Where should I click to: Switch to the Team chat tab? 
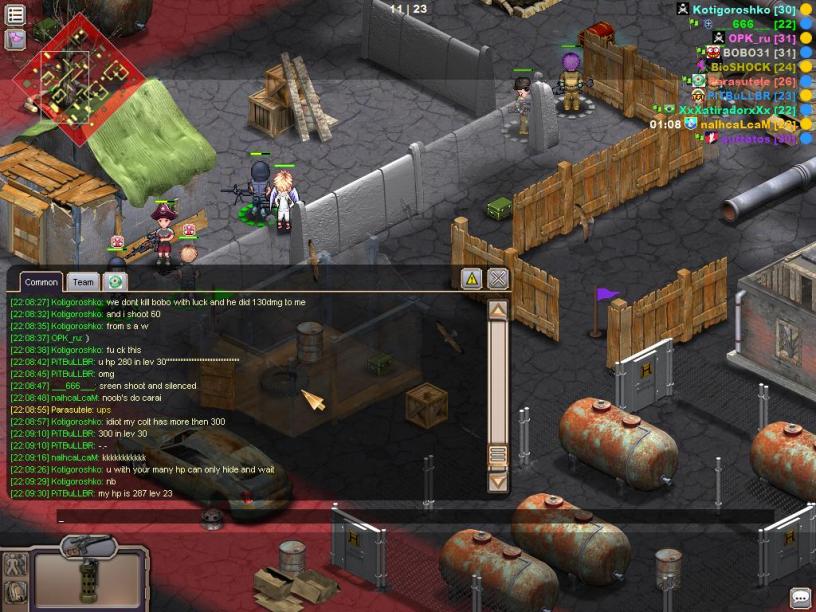pyautogui.click(x=84, y=282)
